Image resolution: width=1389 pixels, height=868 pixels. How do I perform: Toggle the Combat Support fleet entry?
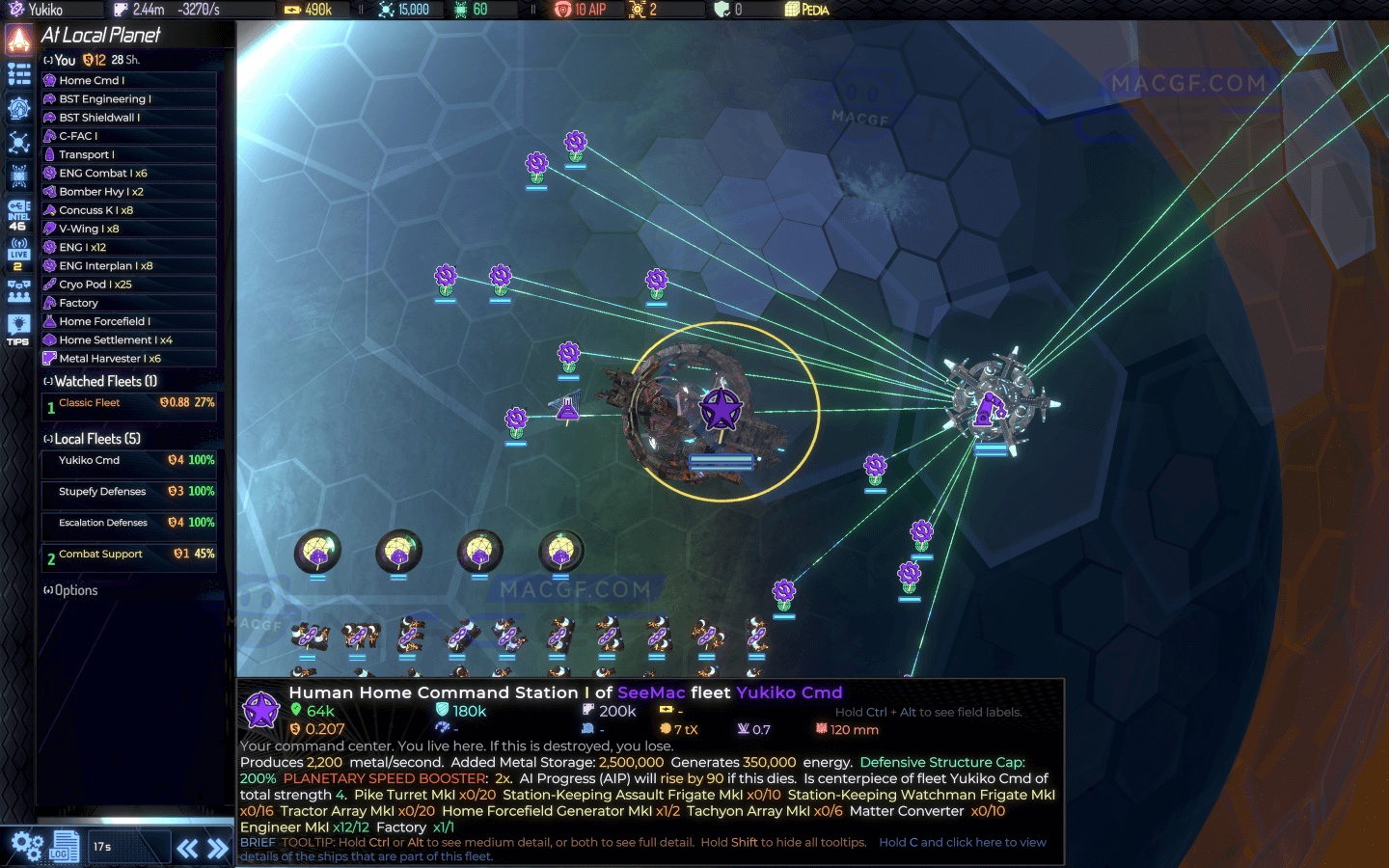[x=128, y=556]
